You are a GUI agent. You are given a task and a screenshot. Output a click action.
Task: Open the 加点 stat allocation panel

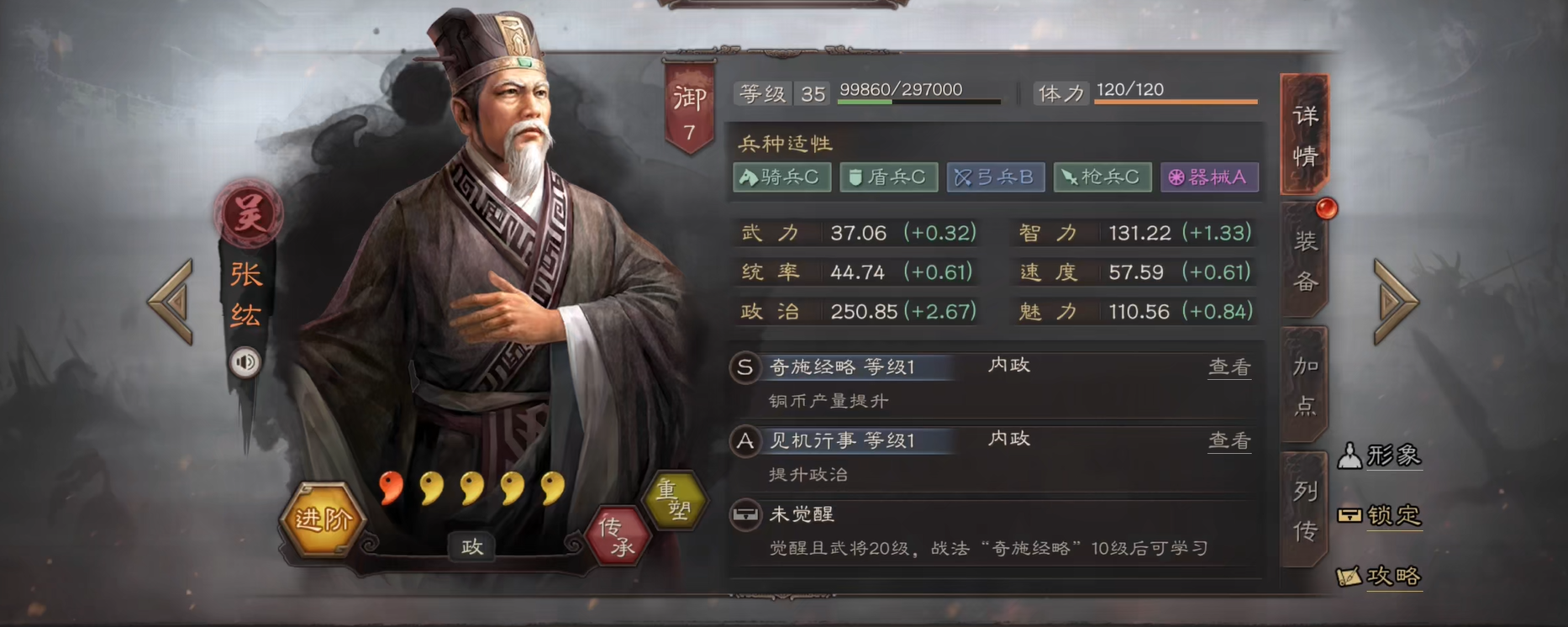point(1303,384)
